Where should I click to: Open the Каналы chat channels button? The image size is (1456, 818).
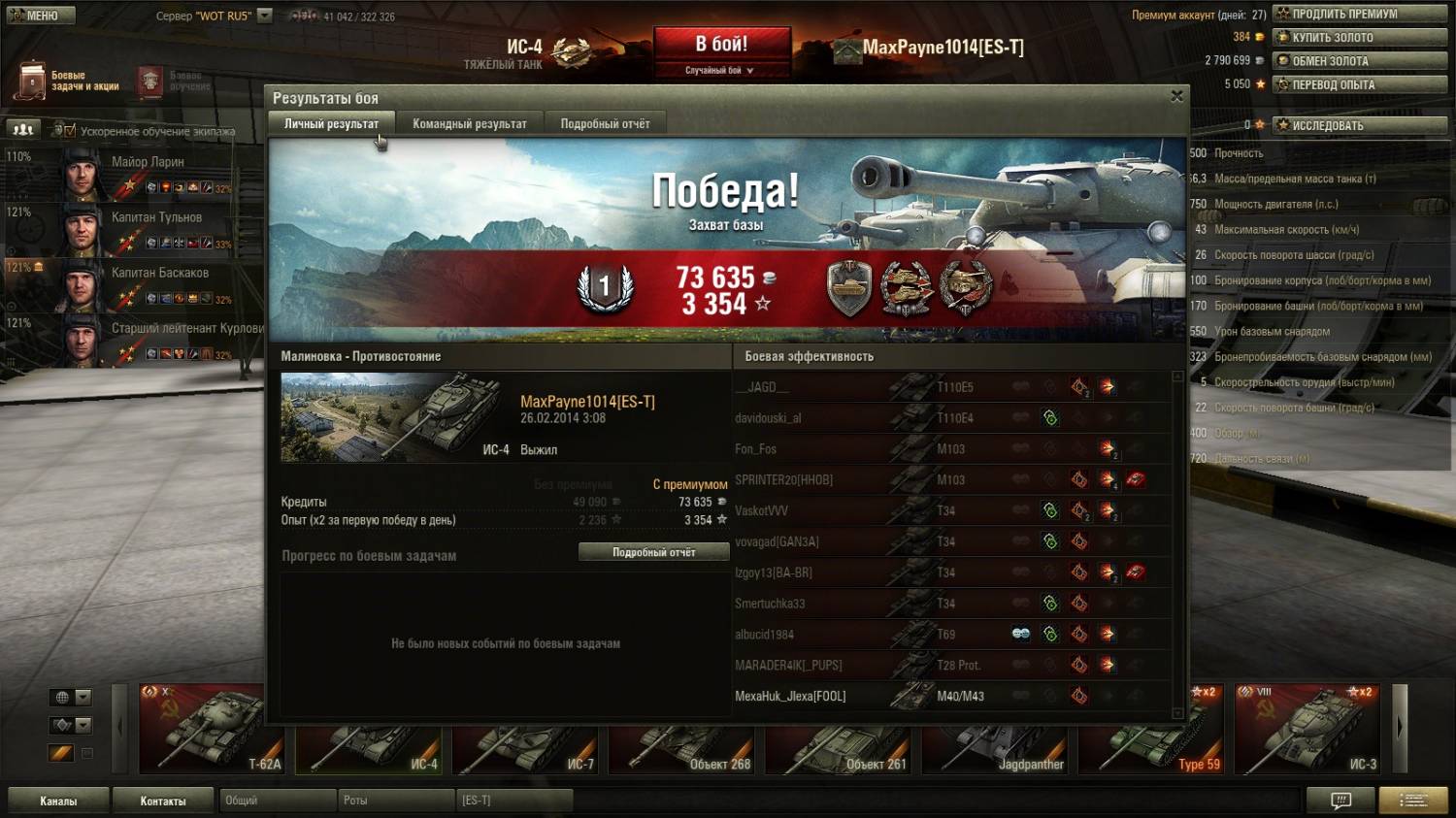coord(58,801)
